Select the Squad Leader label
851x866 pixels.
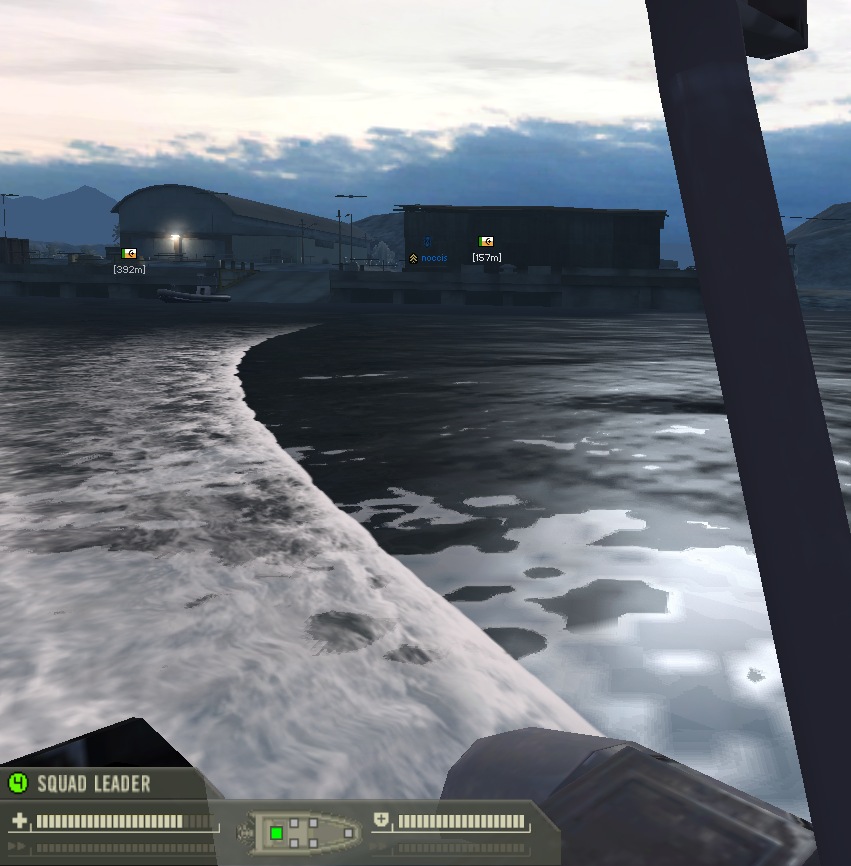pos(94,784)
